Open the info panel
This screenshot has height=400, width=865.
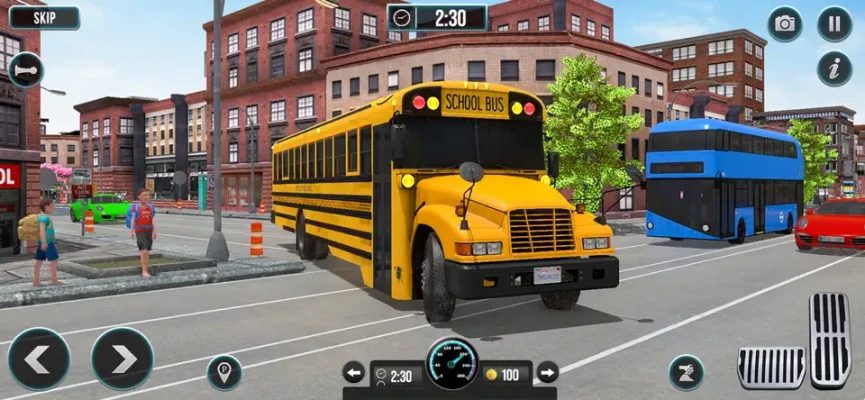pos(834,68)
